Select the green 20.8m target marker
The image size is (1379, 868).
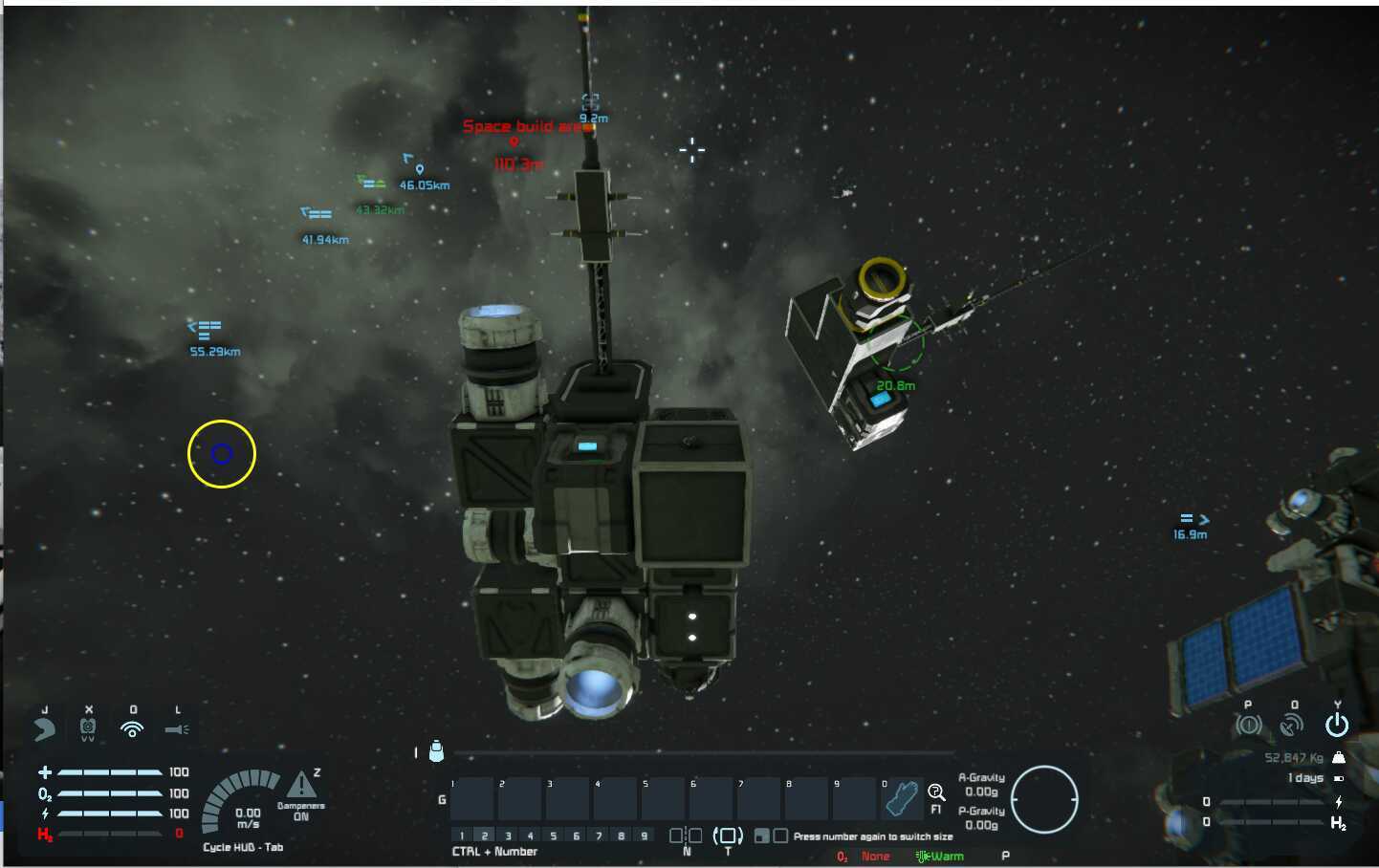tap(897, 345)
